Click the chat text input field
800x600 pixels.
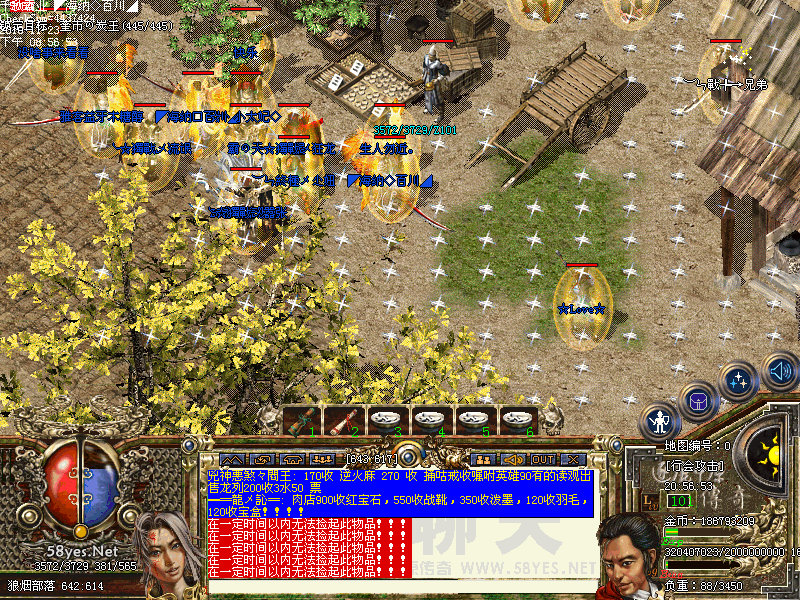pyautogui.click(x=400, y=587)
